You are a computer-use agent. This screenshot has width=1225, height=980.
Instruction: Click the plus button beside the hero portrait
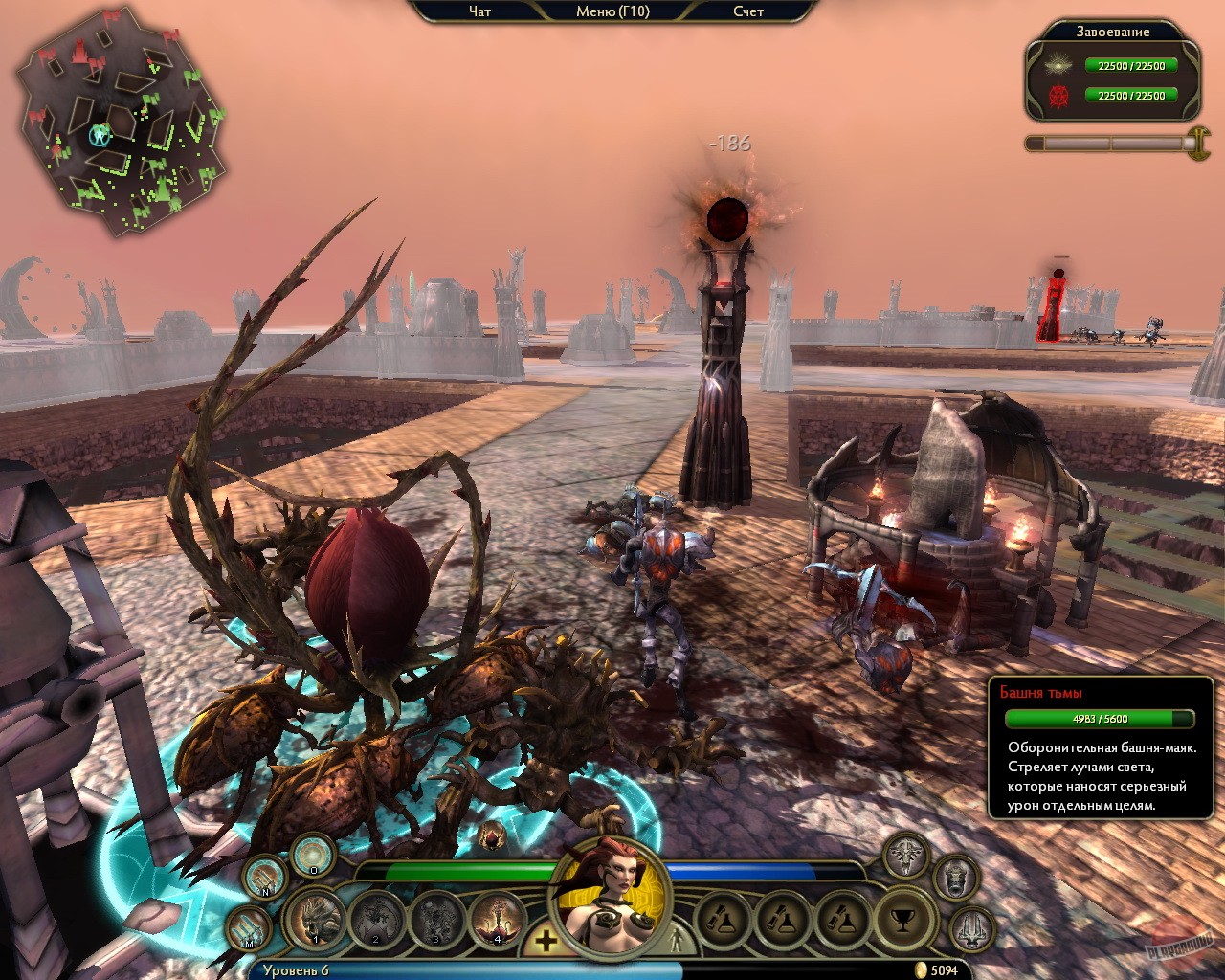[546, 940]
